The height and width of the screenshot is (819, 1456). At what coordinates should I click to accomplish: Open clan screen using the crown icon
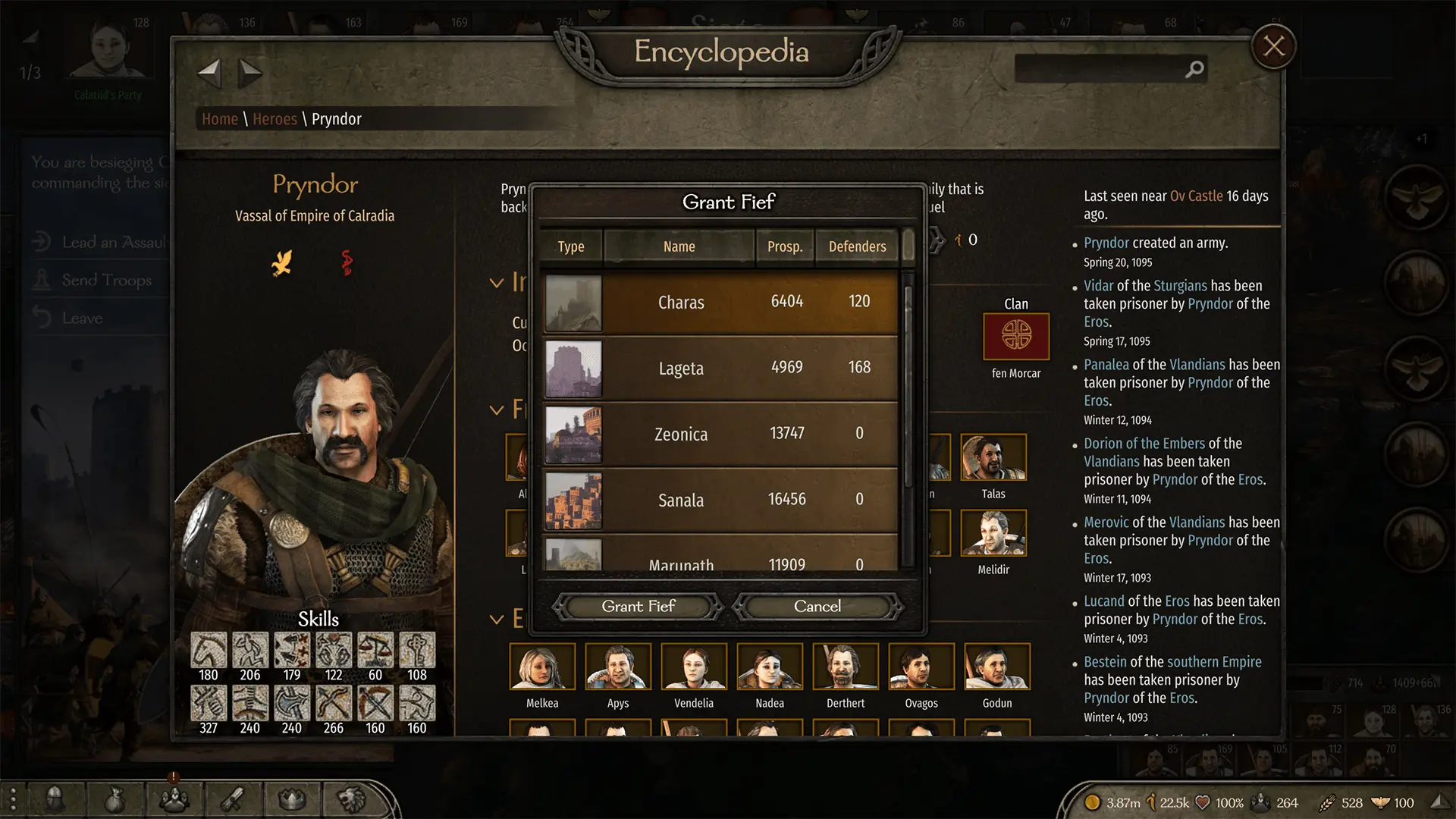292,799
